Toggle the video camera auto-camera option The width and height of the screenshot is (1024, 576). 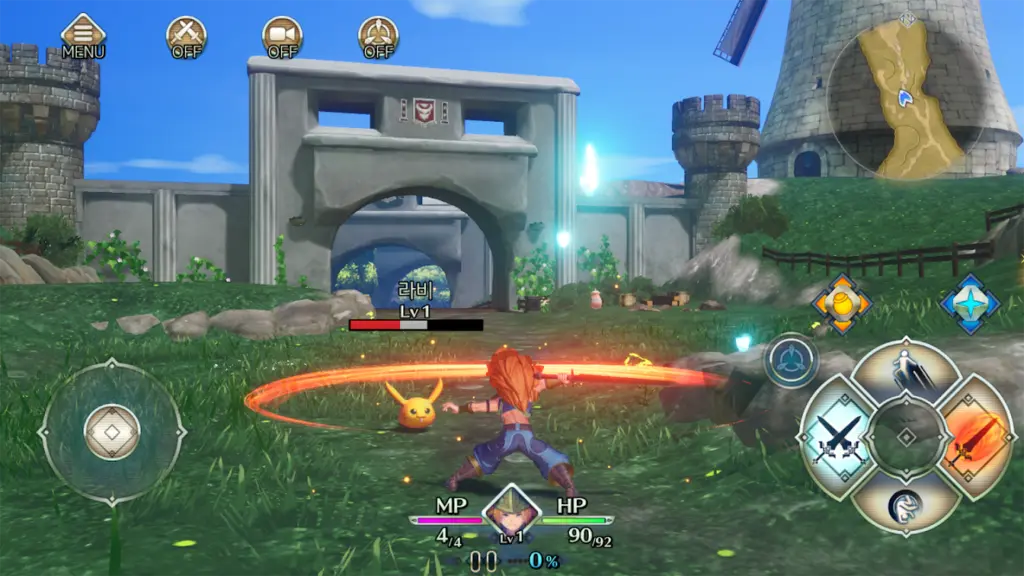(x=282, y=36)
